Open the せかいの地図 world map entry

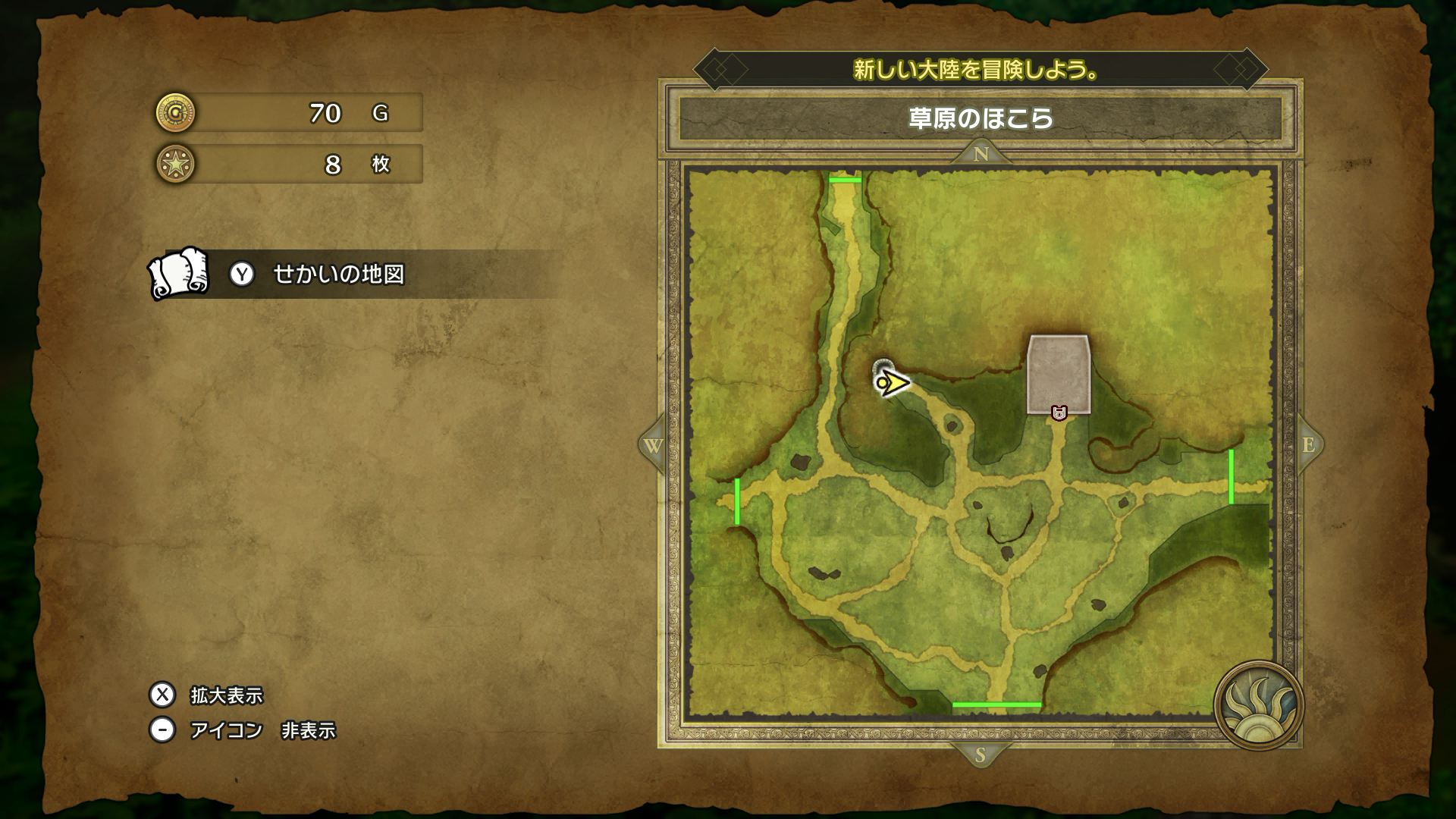click(x=338, y=274)
